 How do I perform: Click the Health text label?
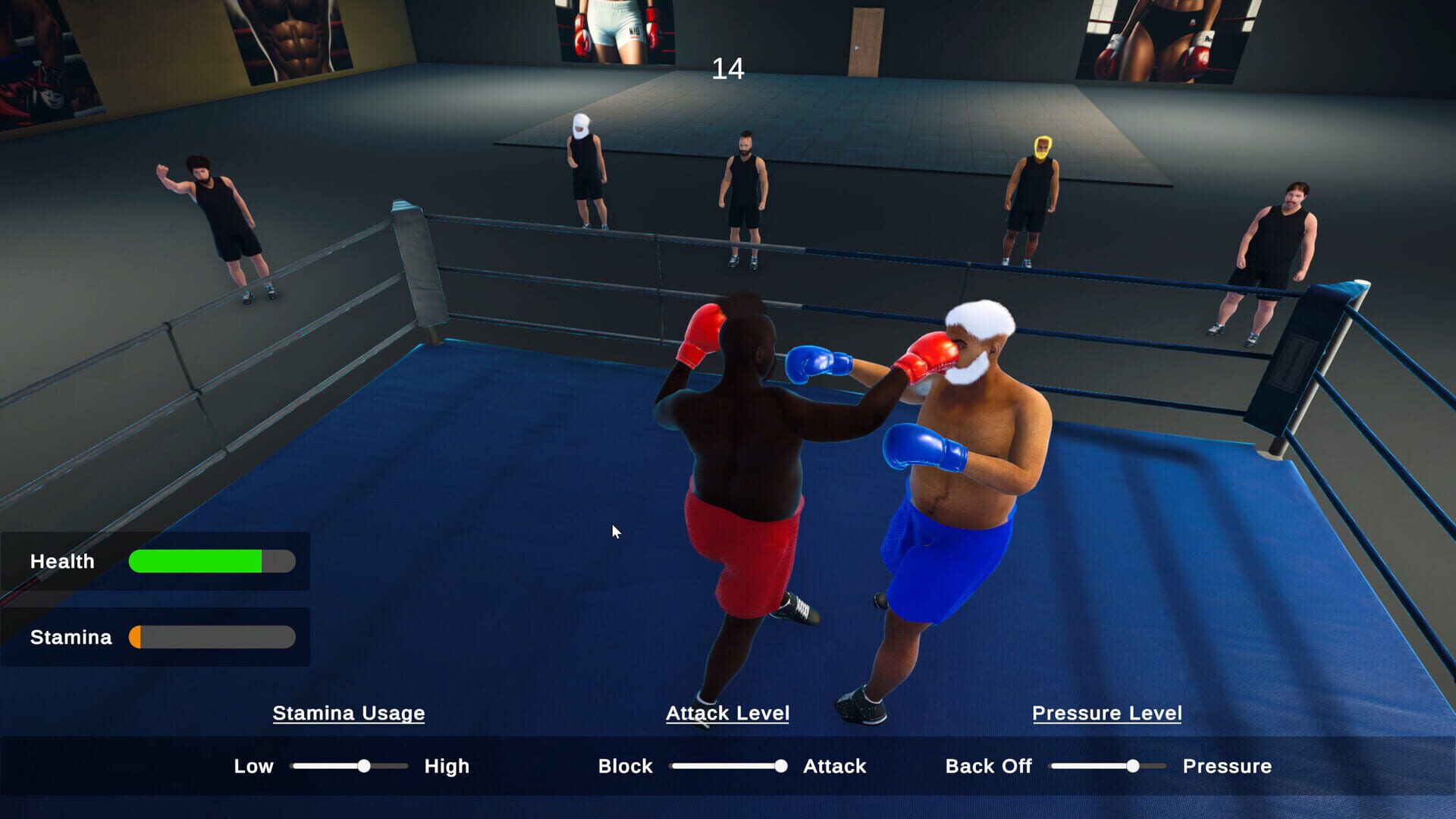coord(61,561)
